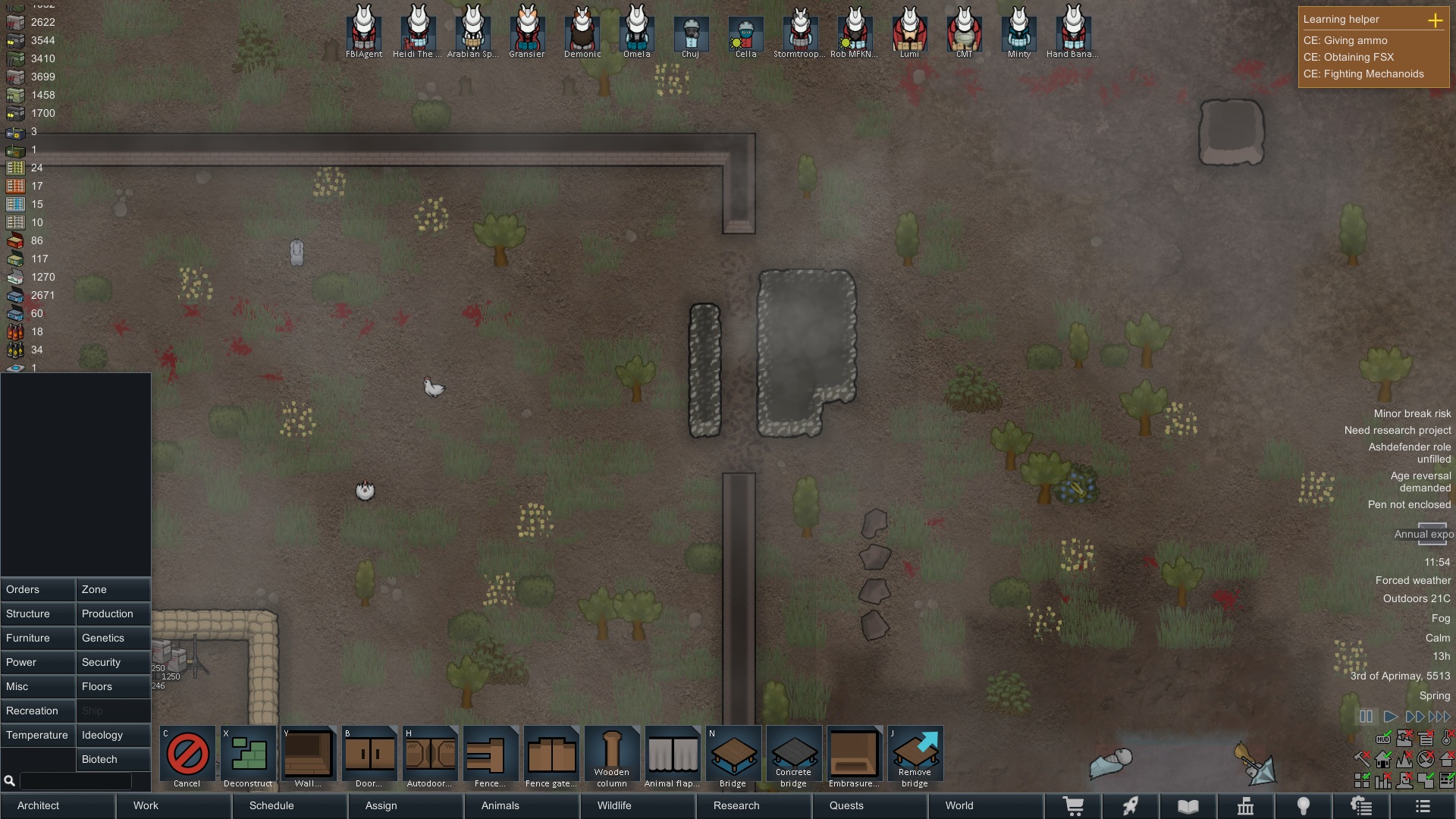Switch to the Floors category

tap(113, 686)
